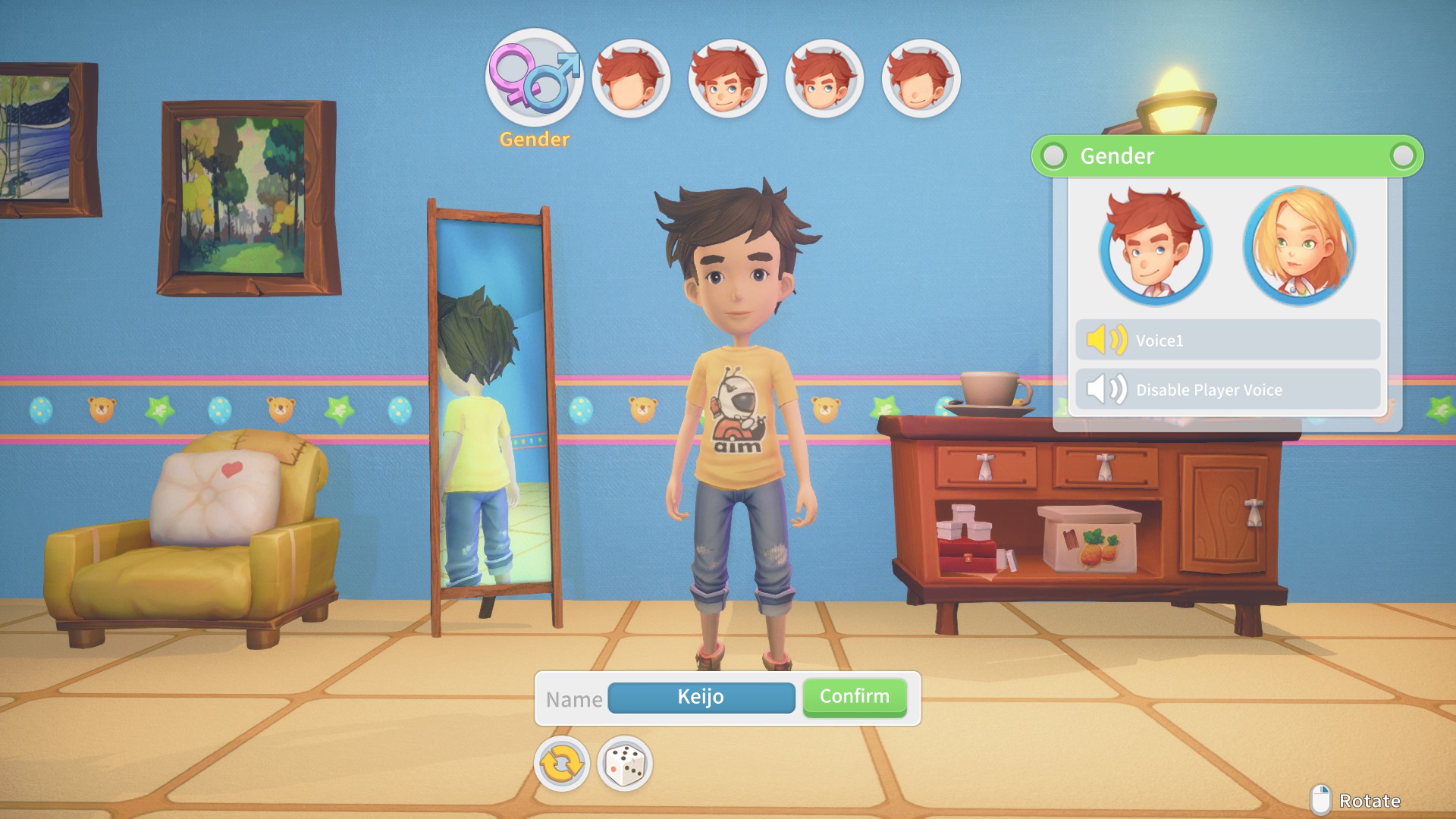Select the Gender symbol icon at top
Viewport: 1456px width, 819px height.
[x=533, y=78]
